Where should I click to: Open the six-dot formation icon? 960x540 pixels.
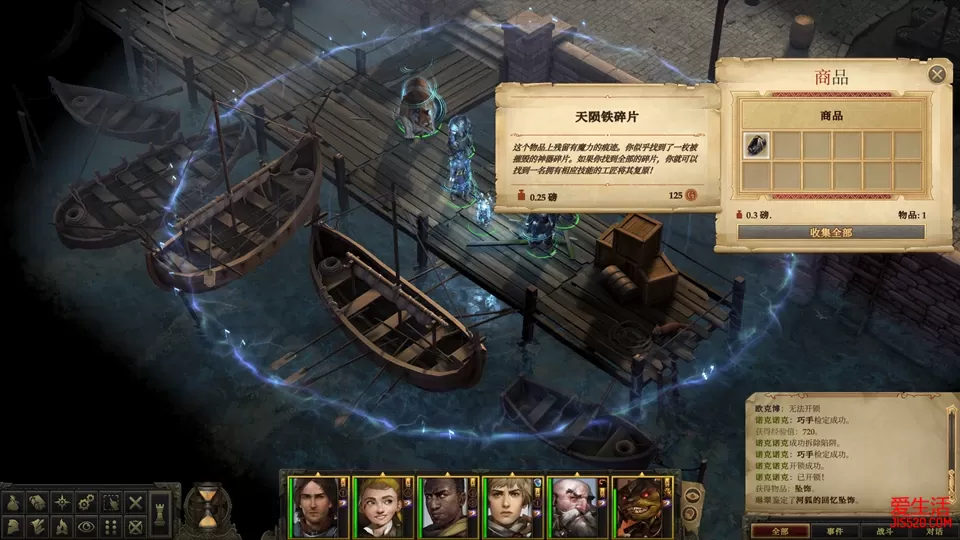click(x=111, y=526)
